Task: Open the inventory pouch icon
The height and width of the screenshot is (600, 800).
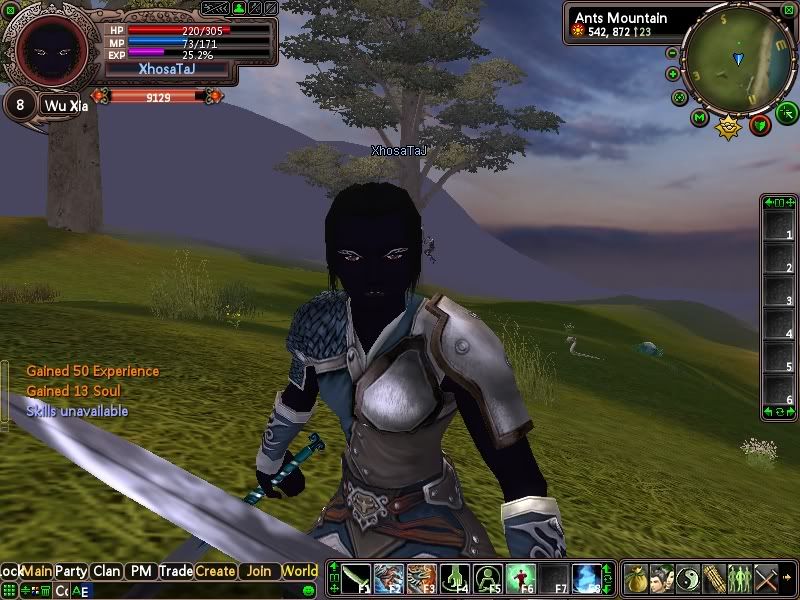Action: 636,578
